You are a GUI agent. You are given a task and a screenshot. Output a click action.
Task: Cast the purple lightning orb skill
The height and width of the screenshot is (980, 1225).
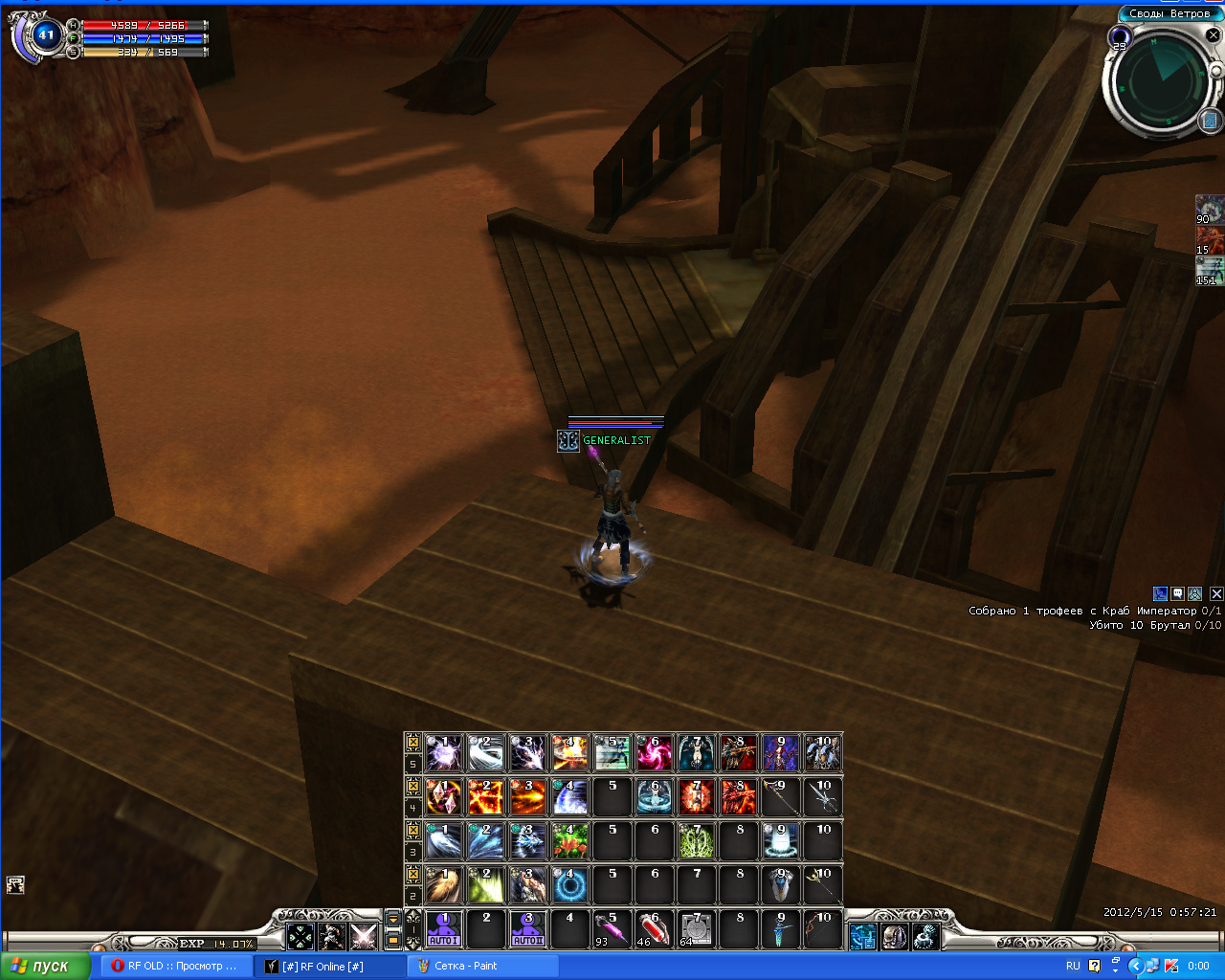pos(443,753)
